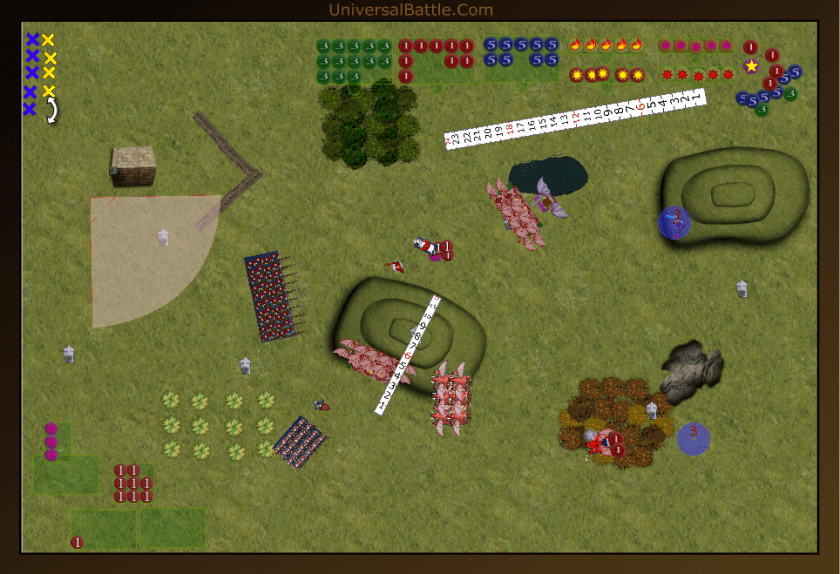Select the translucent blue circle marked 3
The height and width of the screenshot is (574, 840).
pyautogui.click(x=693, y=437)
